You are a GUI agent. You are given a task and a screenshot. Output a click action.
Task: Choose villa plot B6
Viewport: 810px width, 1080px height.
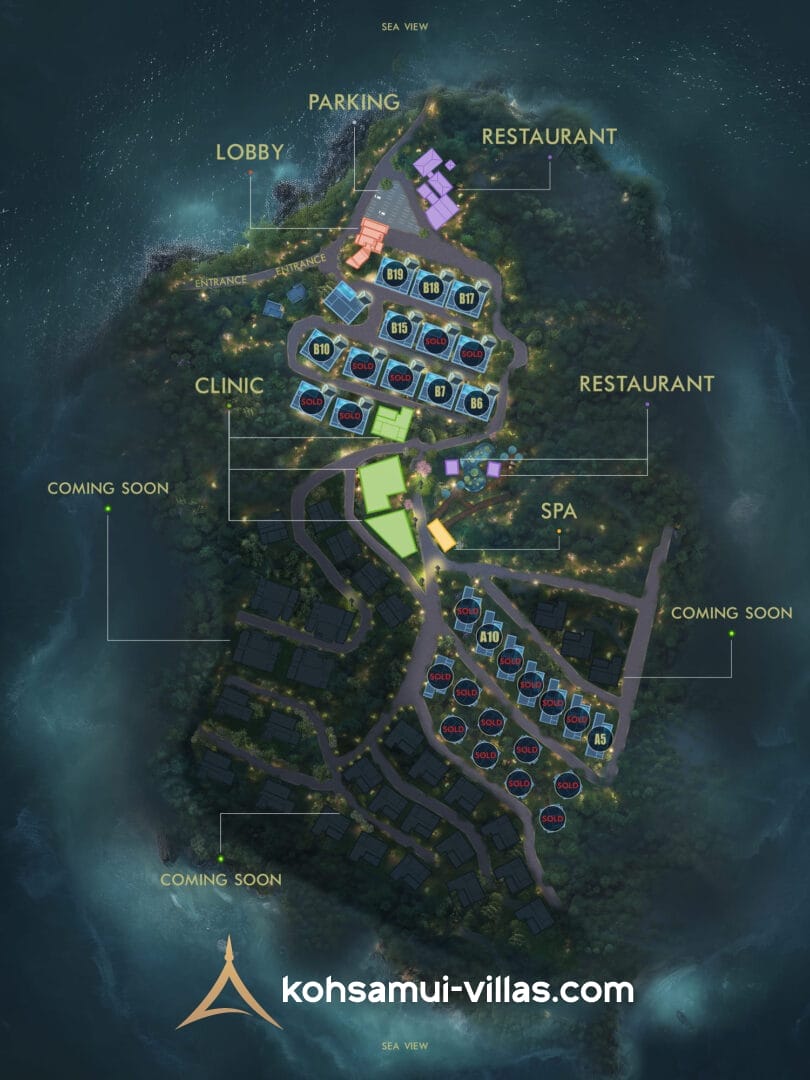(476, 402)
